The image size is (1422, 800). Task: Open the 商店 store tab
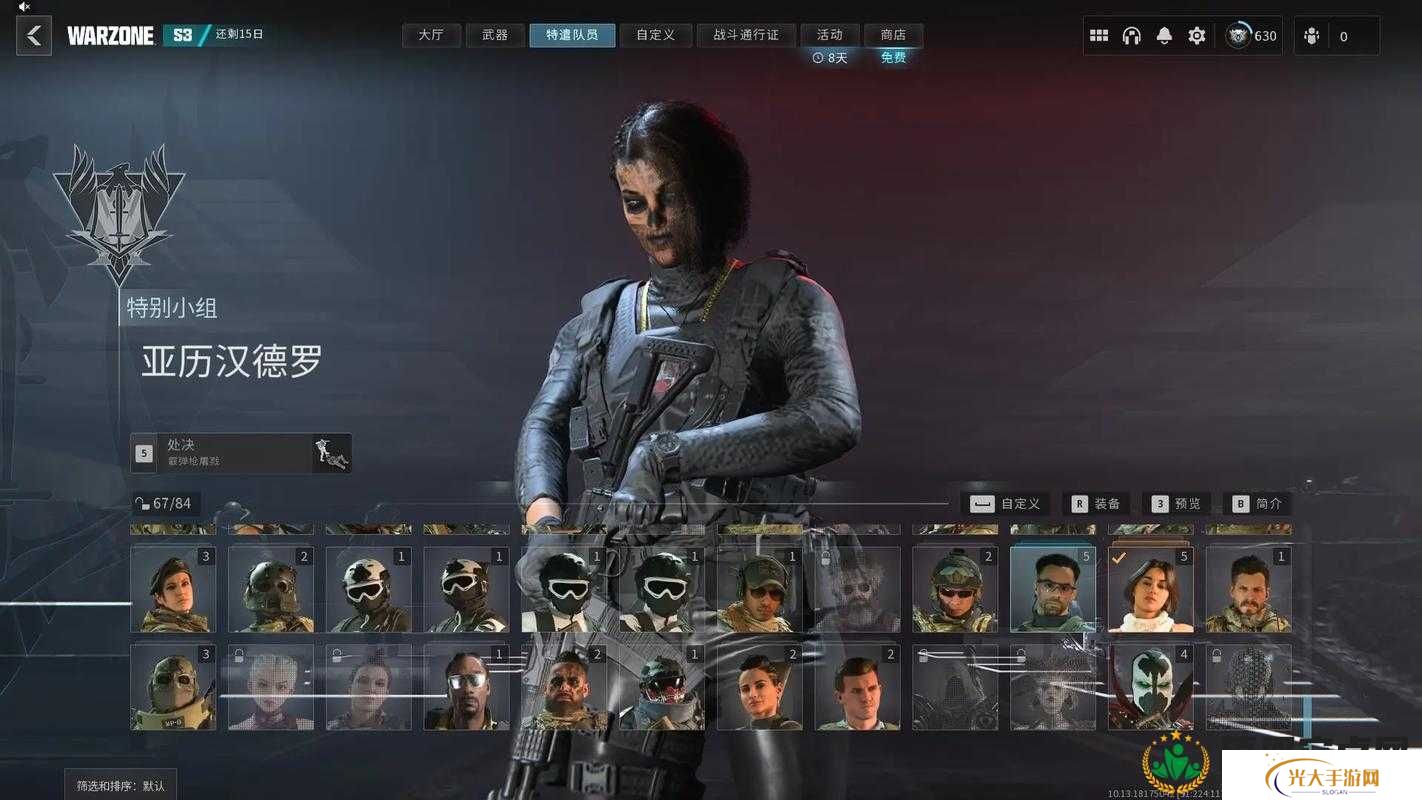[x=893, y=35]
